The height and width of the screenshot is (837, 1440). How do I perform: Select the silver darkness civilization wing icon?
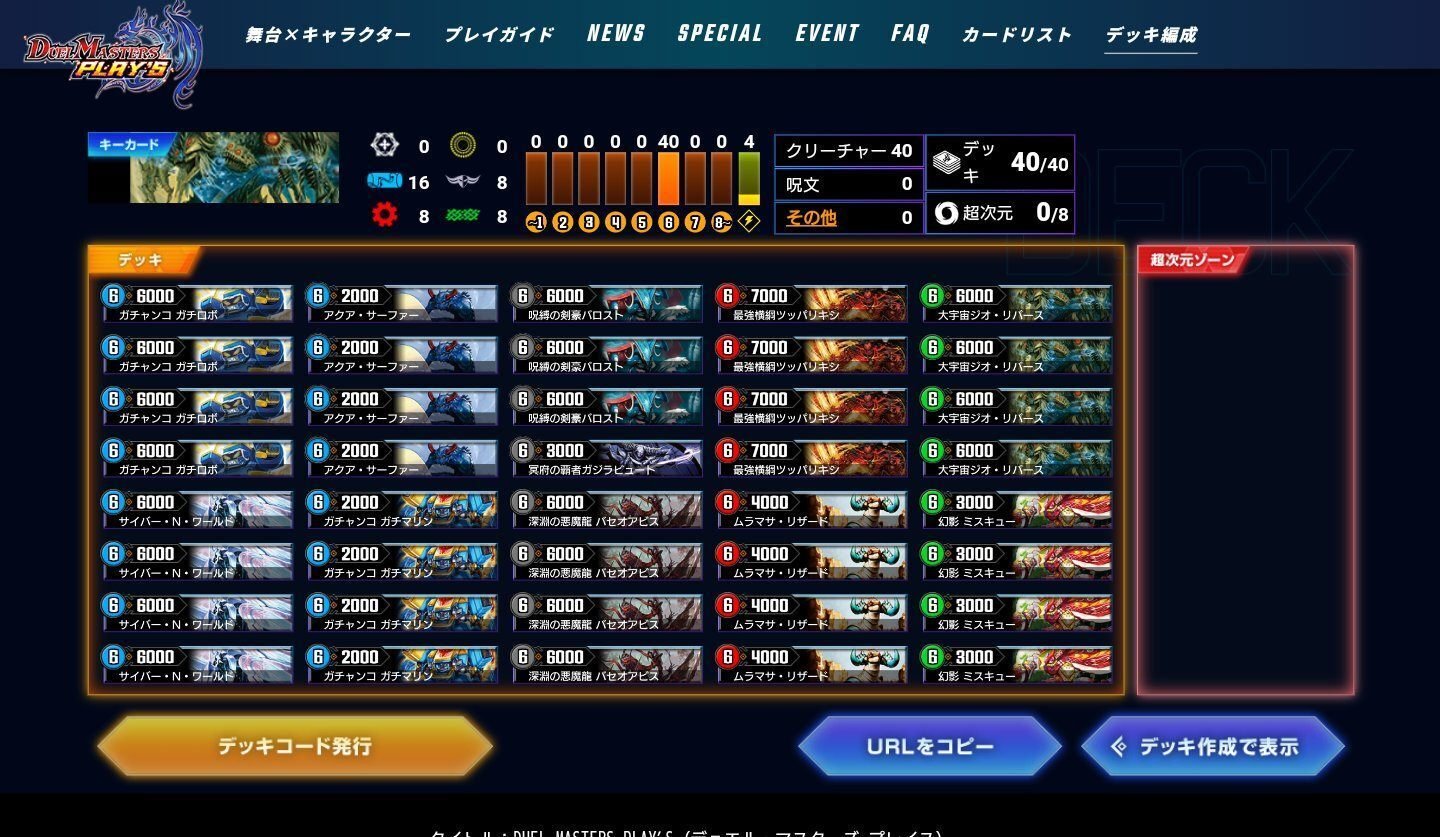pyautogui.click(x=463, y=182)
